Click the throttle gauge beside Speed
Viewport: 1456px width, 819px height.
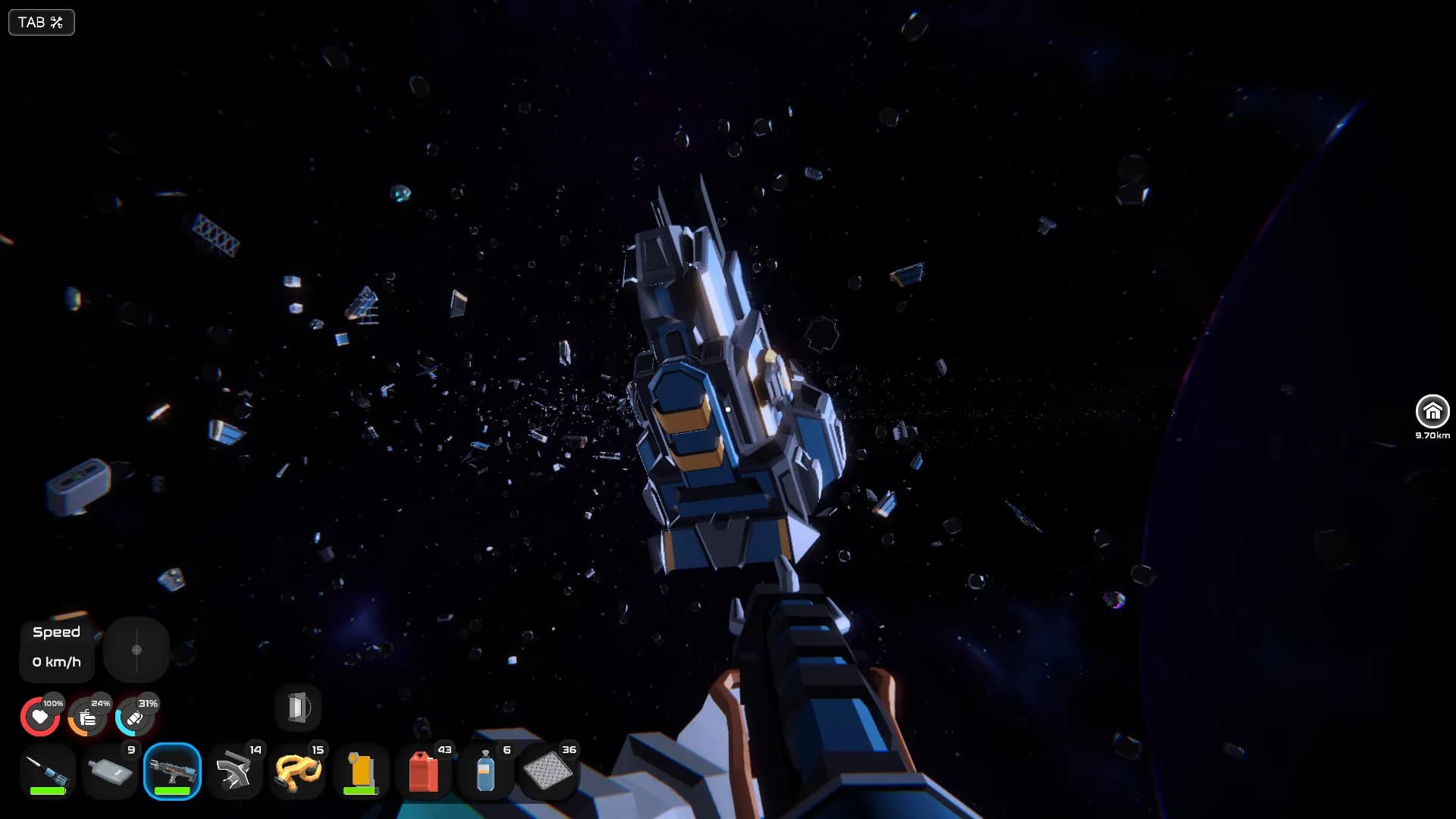tap(136, 650)
